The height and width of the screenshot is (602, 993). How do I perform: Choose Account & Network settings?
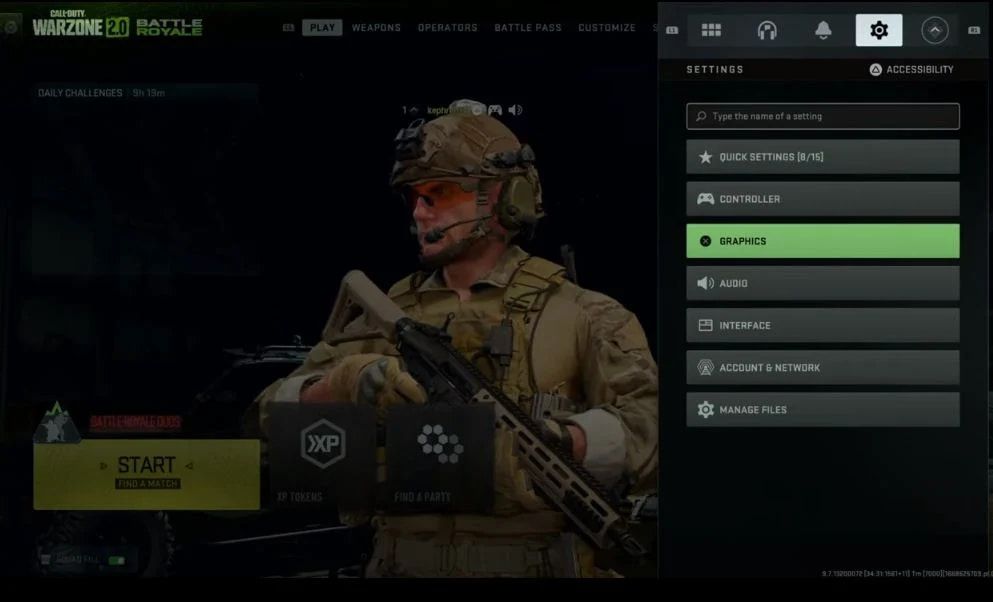coord(822,367)
